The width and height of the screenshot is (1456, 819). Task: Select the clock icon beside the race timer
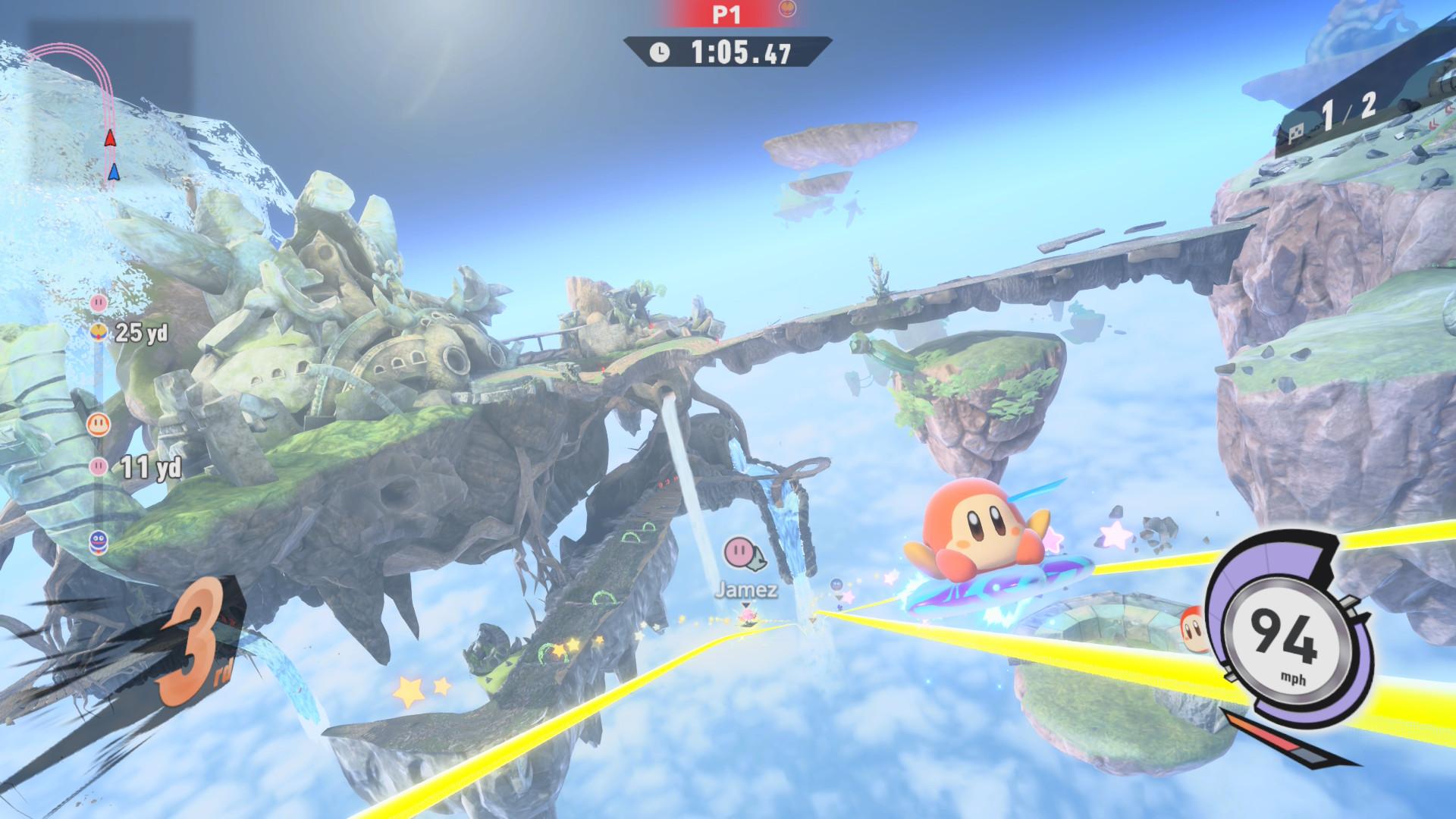[660, 52]
